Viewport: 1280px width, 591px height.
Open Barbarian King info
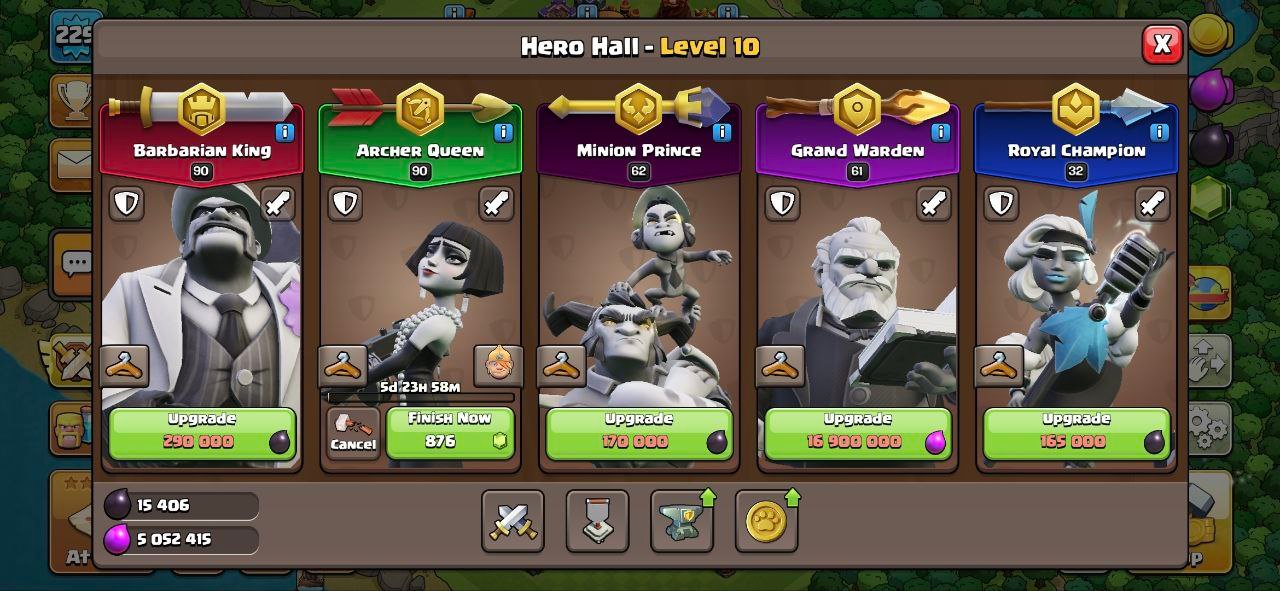point(284,132)
